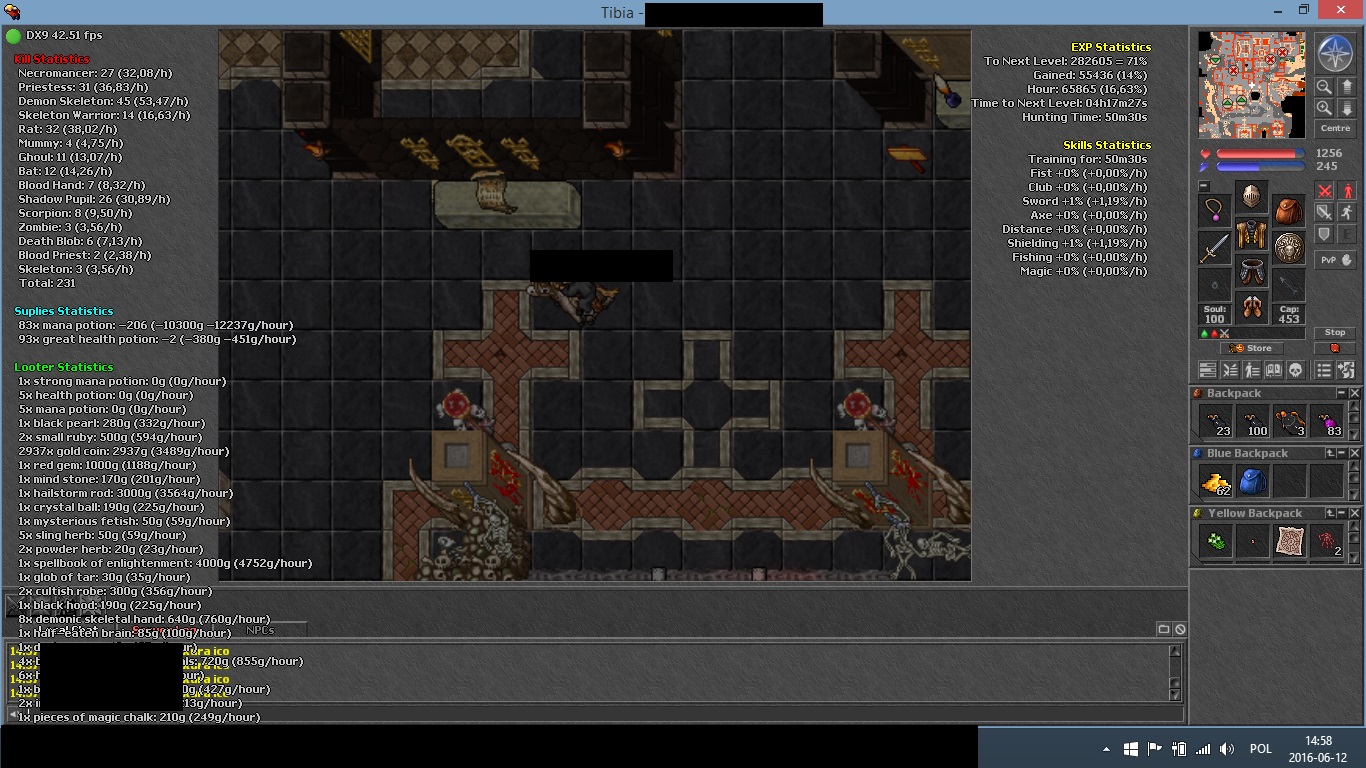Open the blue backpack item inside container
This screenshot has width=1366, height=768.
(x=1253, y=481)
